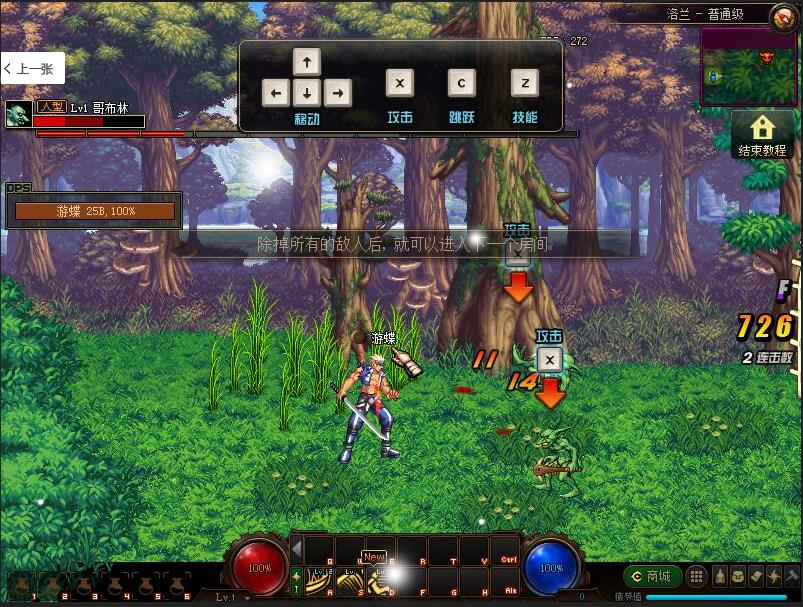Viewport: 803px width, 607px height.
Task: Go back with the 上一张 button
Action: (x=32, y=68)
